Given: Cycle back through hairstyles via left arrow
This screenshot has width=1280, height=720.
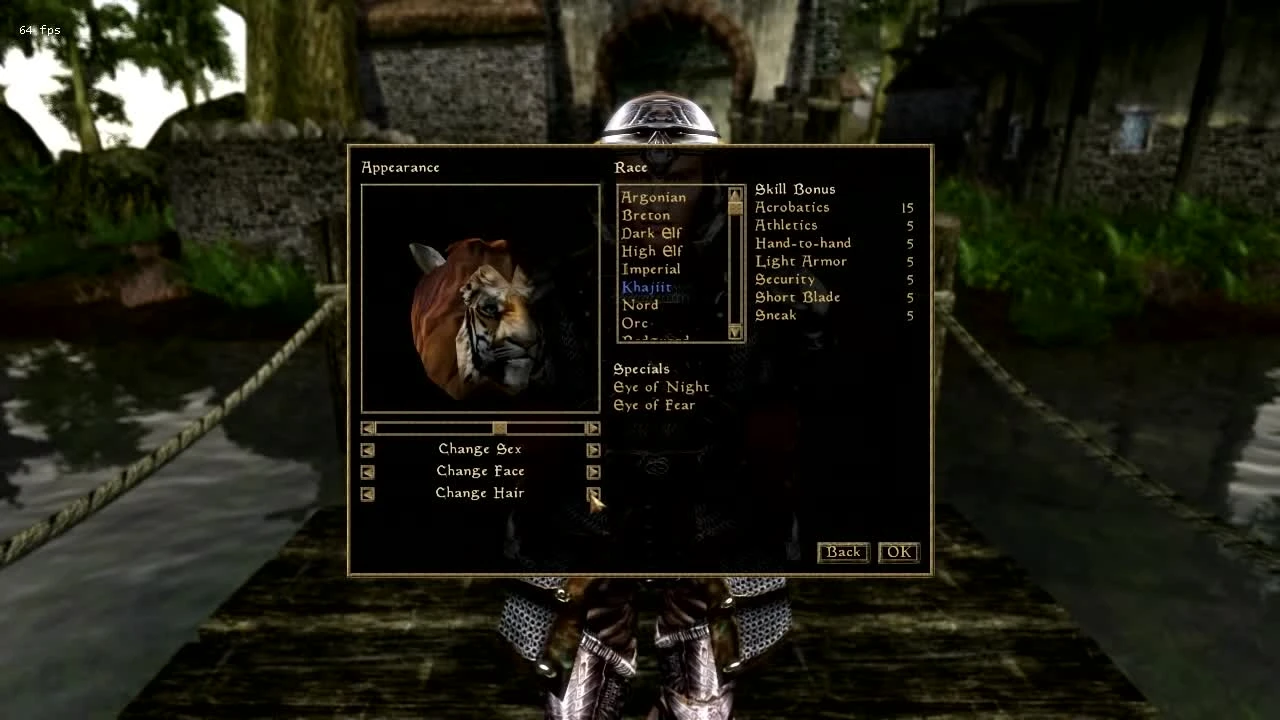Looking at the screenshot, I should (367, 493).
